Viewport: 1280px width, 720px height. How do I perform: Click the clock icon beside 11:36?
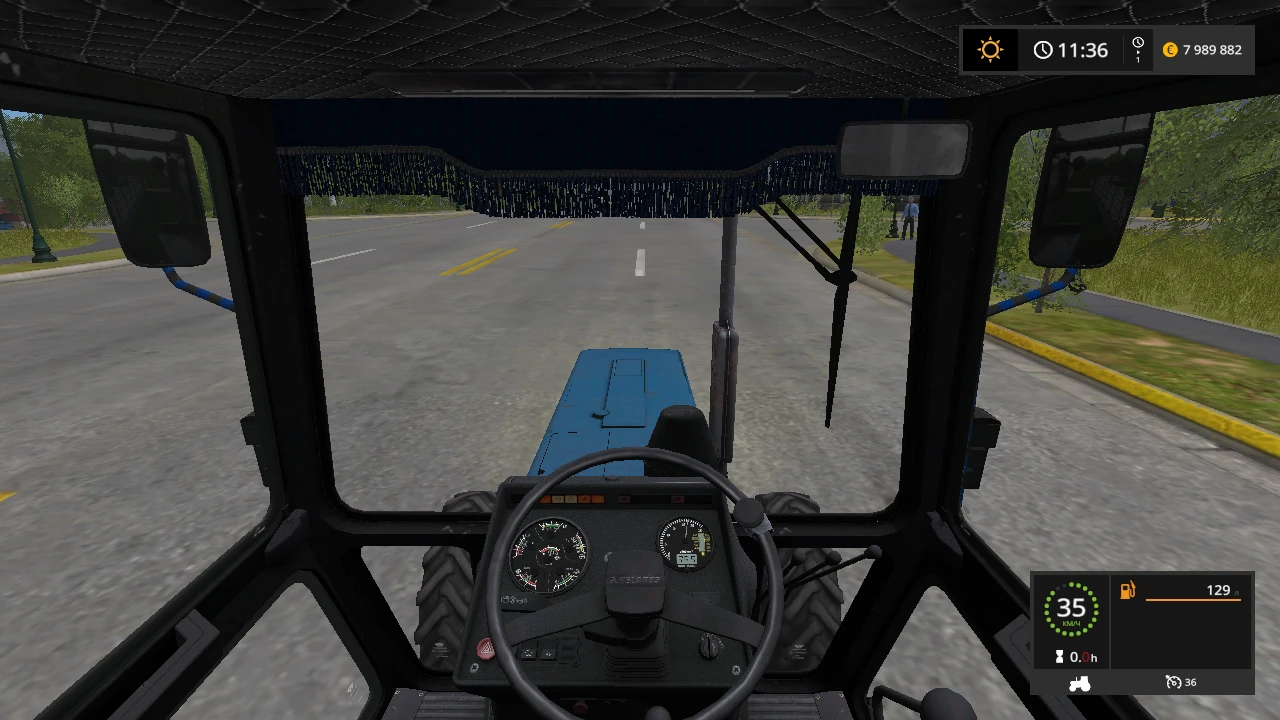click(1044, 49)
